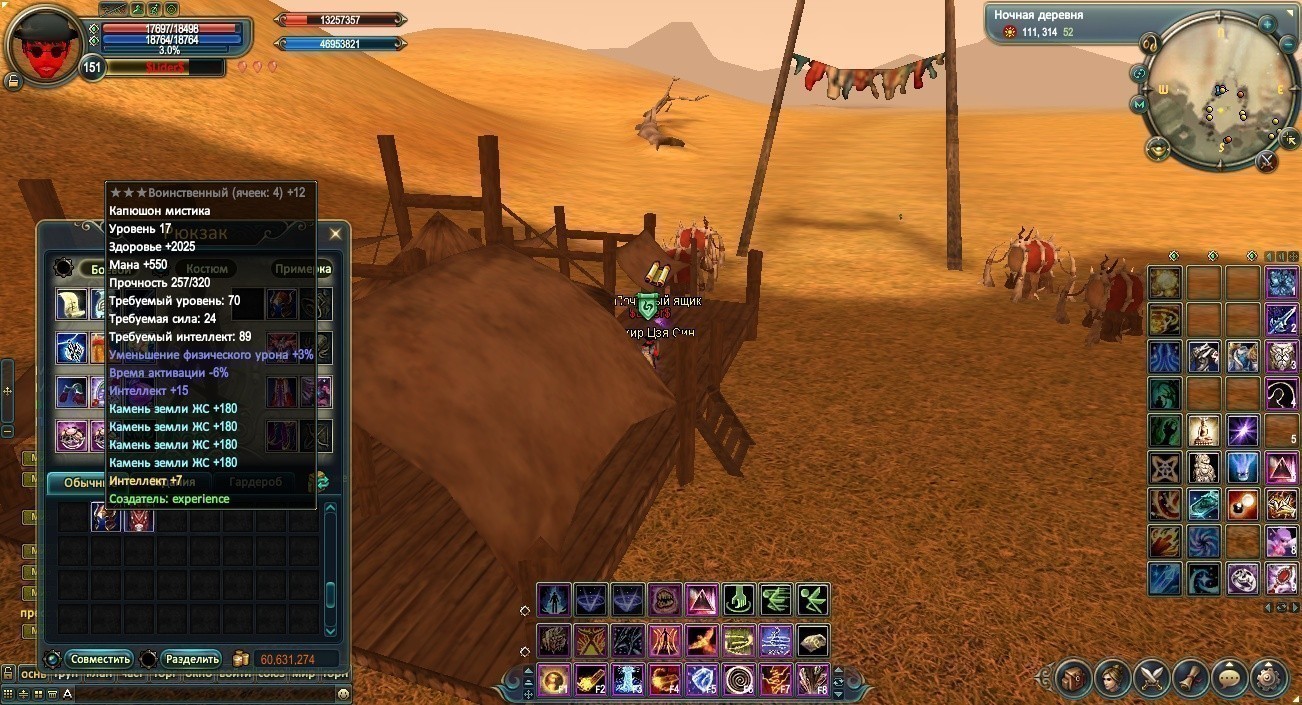The image size is (1302, 705).
Task: Click the Разделить button
Action: coord(192,659)
